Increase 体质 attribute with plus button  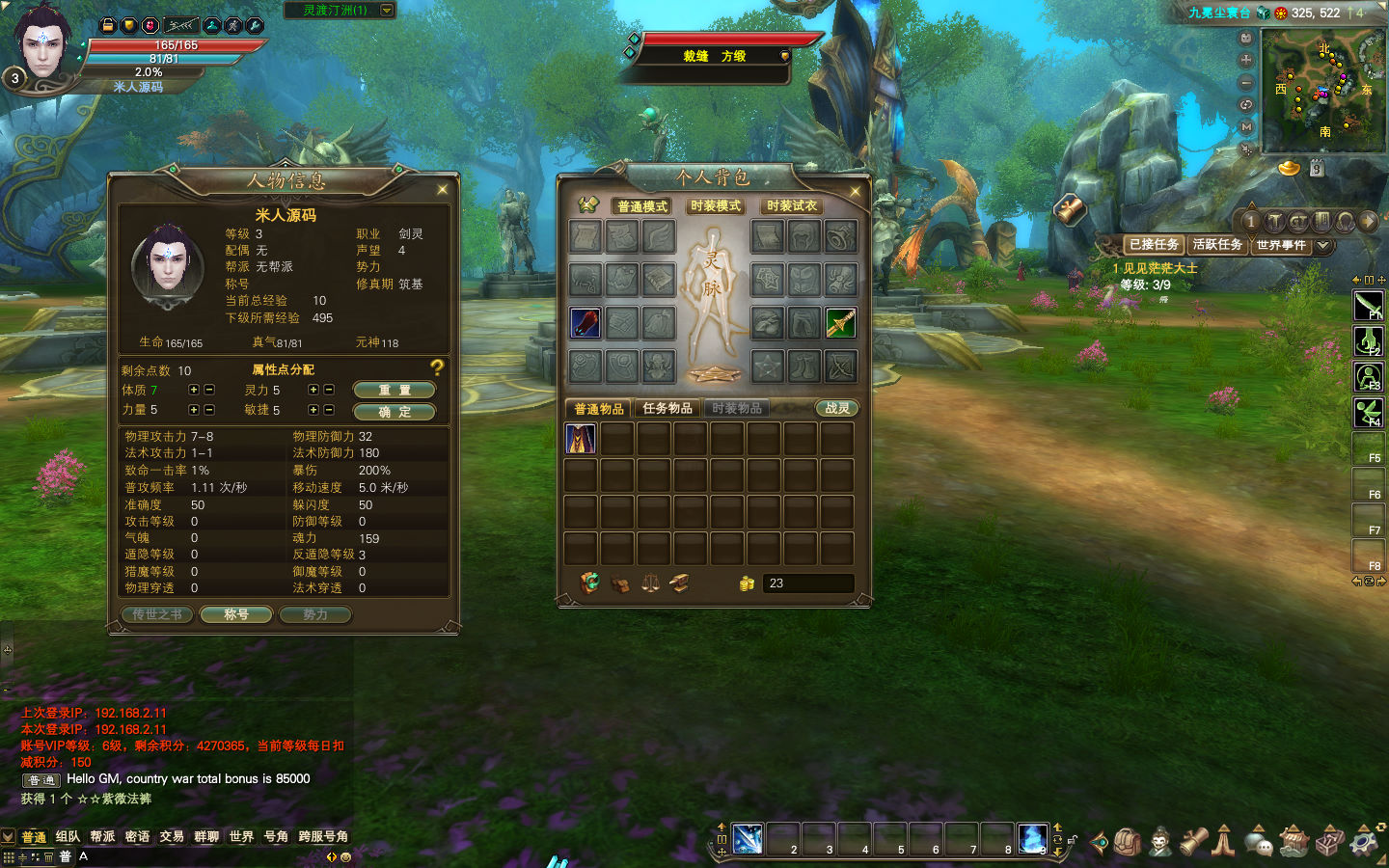coord(194,390)
